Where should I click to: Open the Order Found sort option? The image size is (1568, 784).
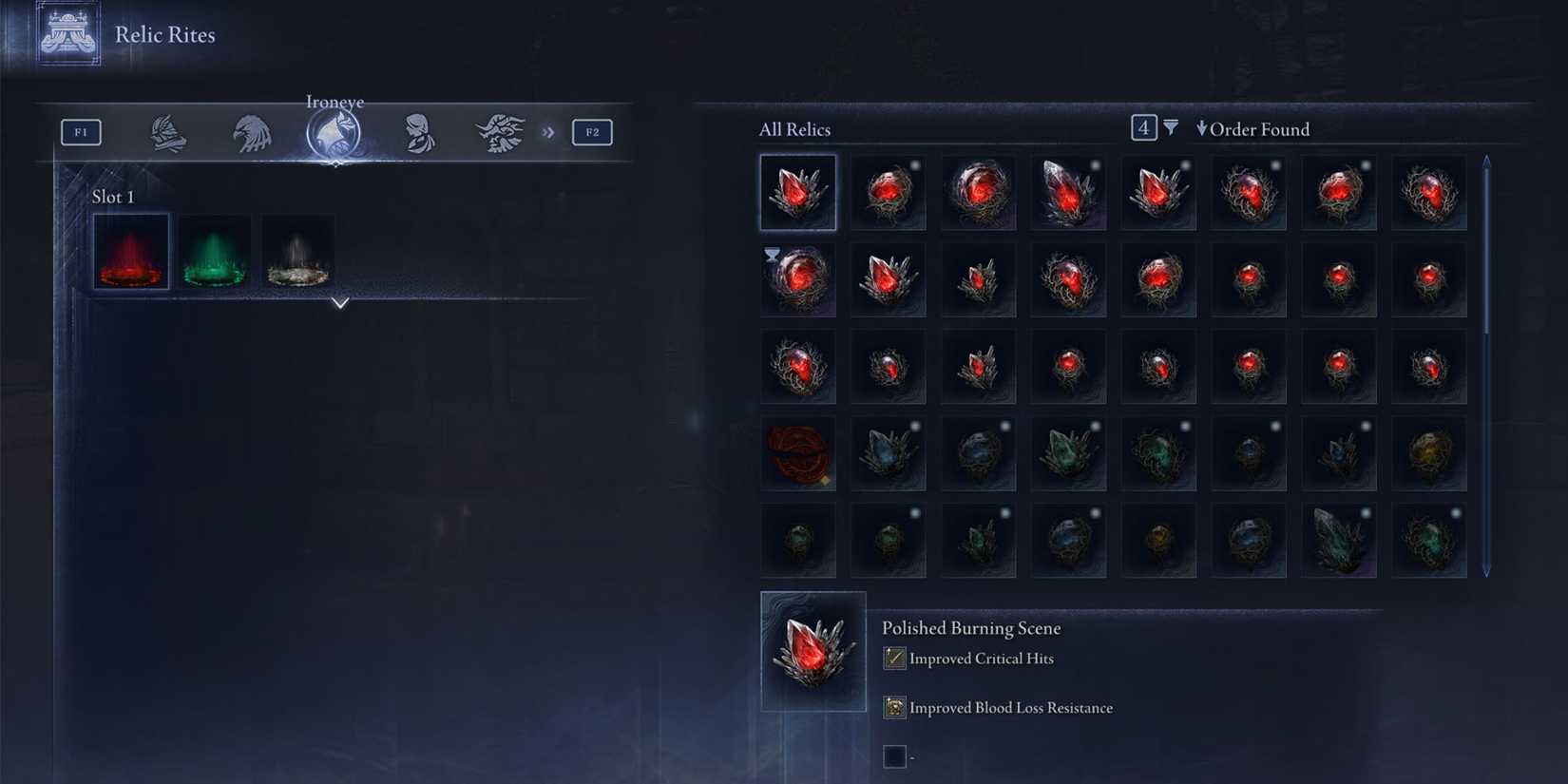click(x=1252, y=128)
